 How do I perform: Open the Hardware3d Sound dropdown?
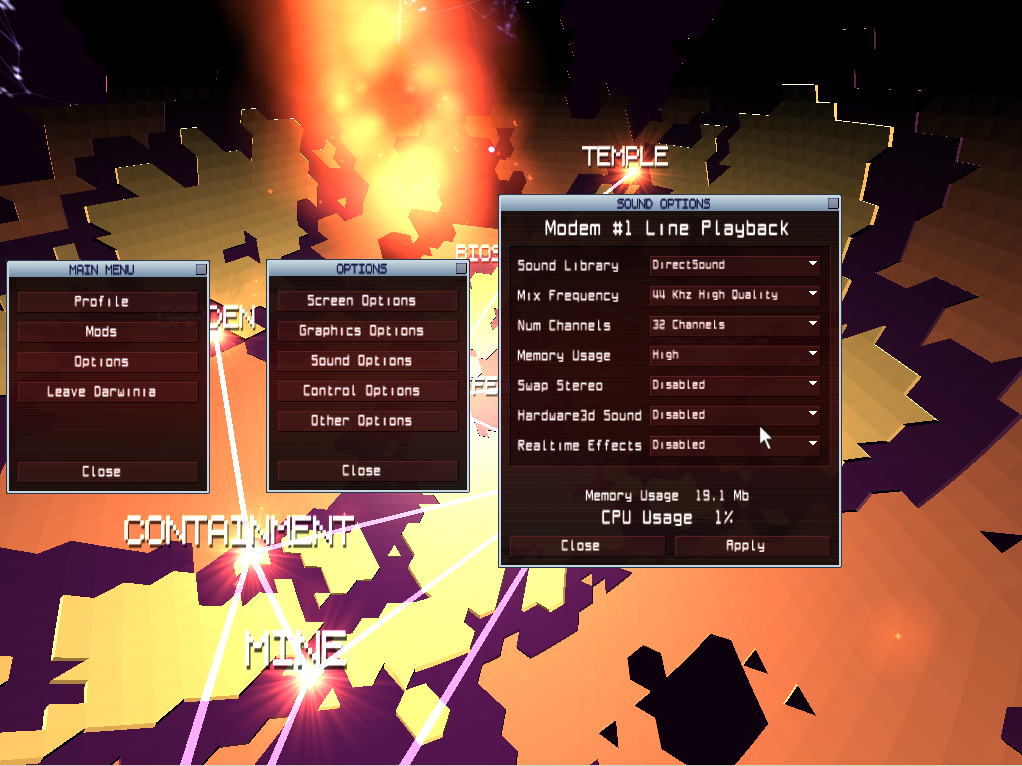click(x=735, y=415)
